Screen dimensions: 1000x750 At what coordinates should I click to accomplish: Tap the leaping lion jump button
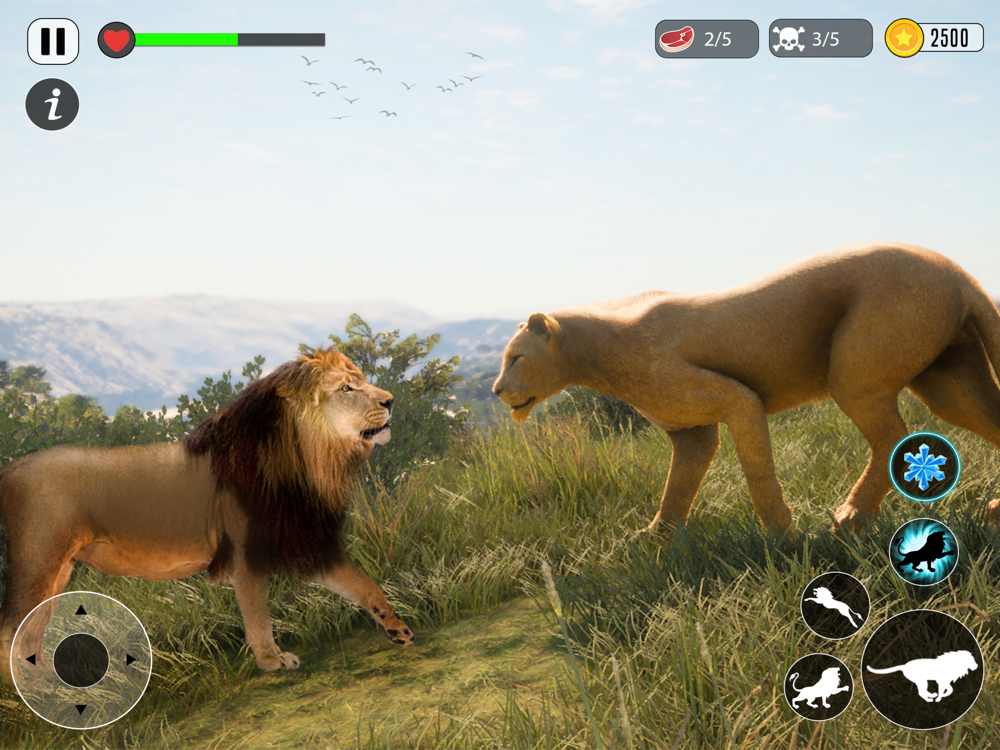click(835, 605)
